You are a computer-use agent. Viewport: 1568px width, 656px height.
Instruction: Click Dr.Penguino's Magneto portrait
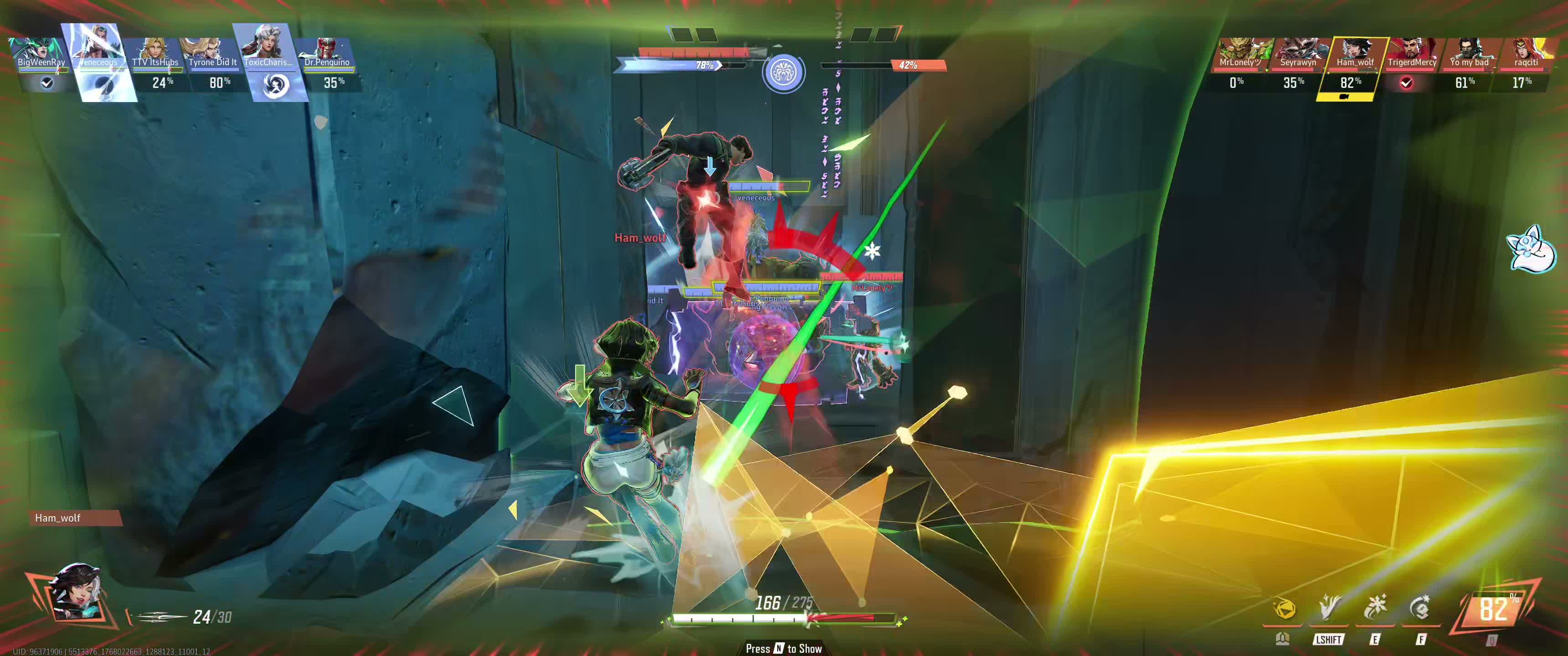pos(327,52)
